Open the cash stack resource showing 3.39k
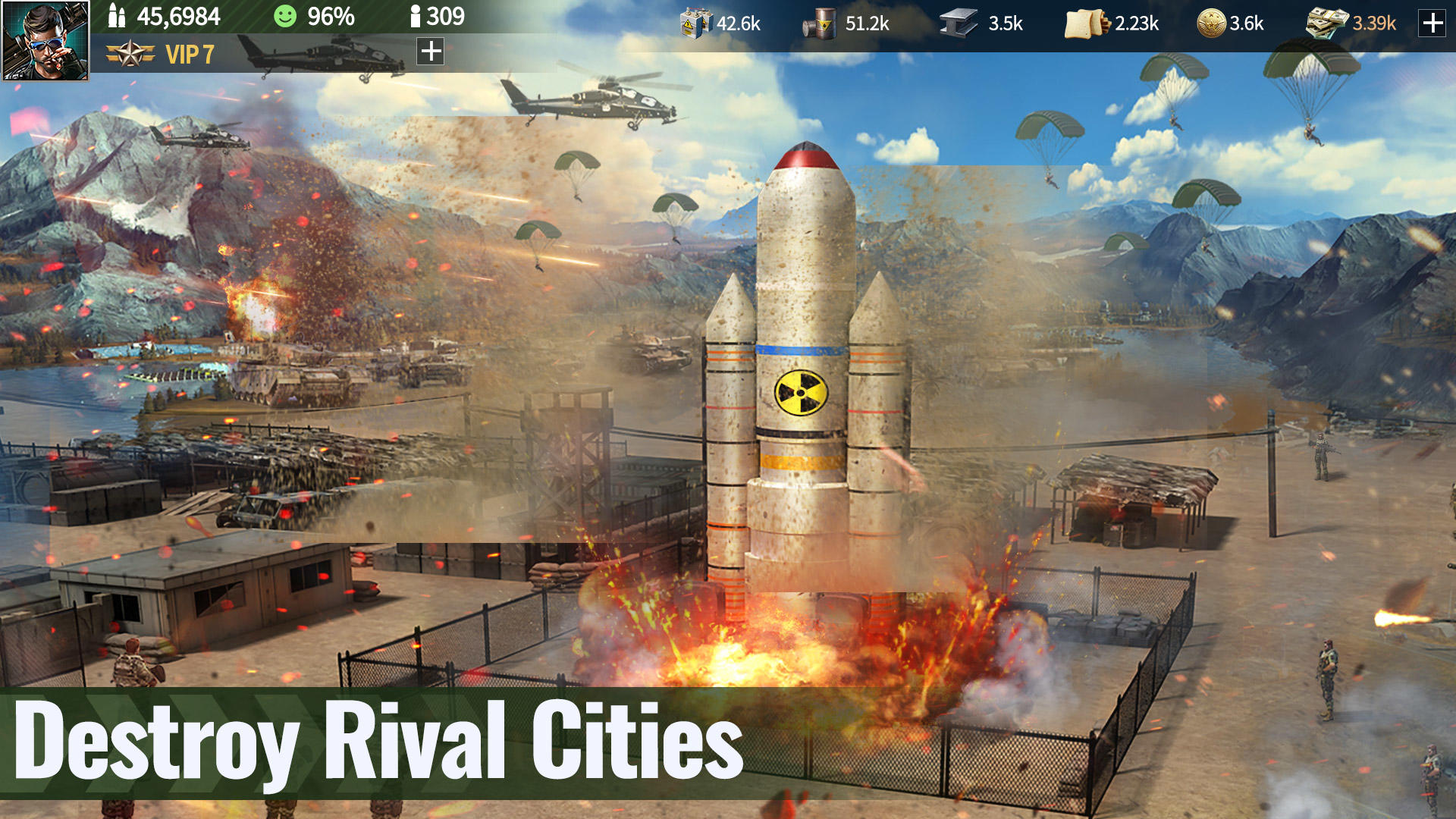Viewport: 1456px width, 819px height. [1327, 23]
